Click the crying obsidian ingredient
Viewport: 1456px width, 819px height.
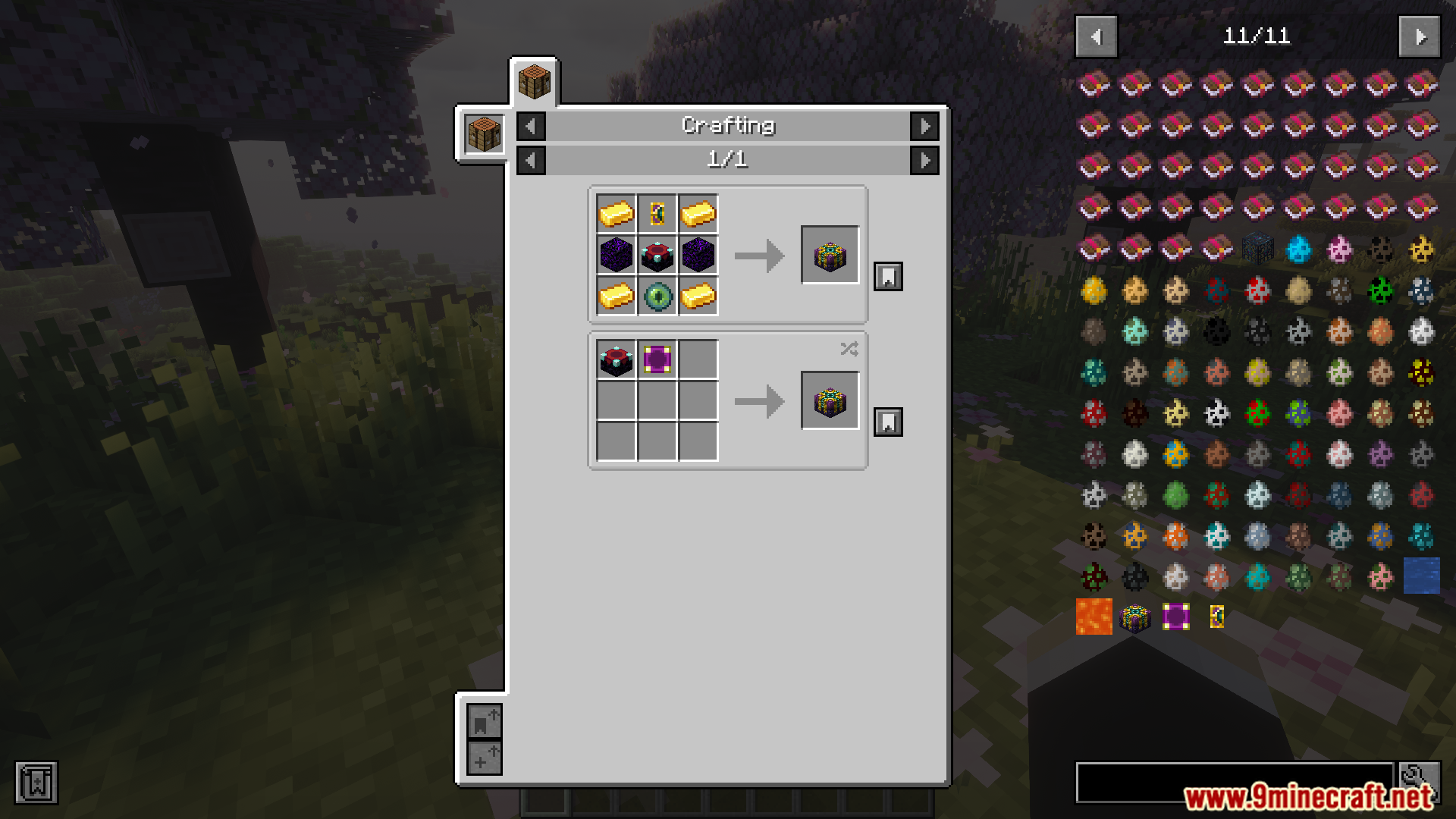[614, 256]
